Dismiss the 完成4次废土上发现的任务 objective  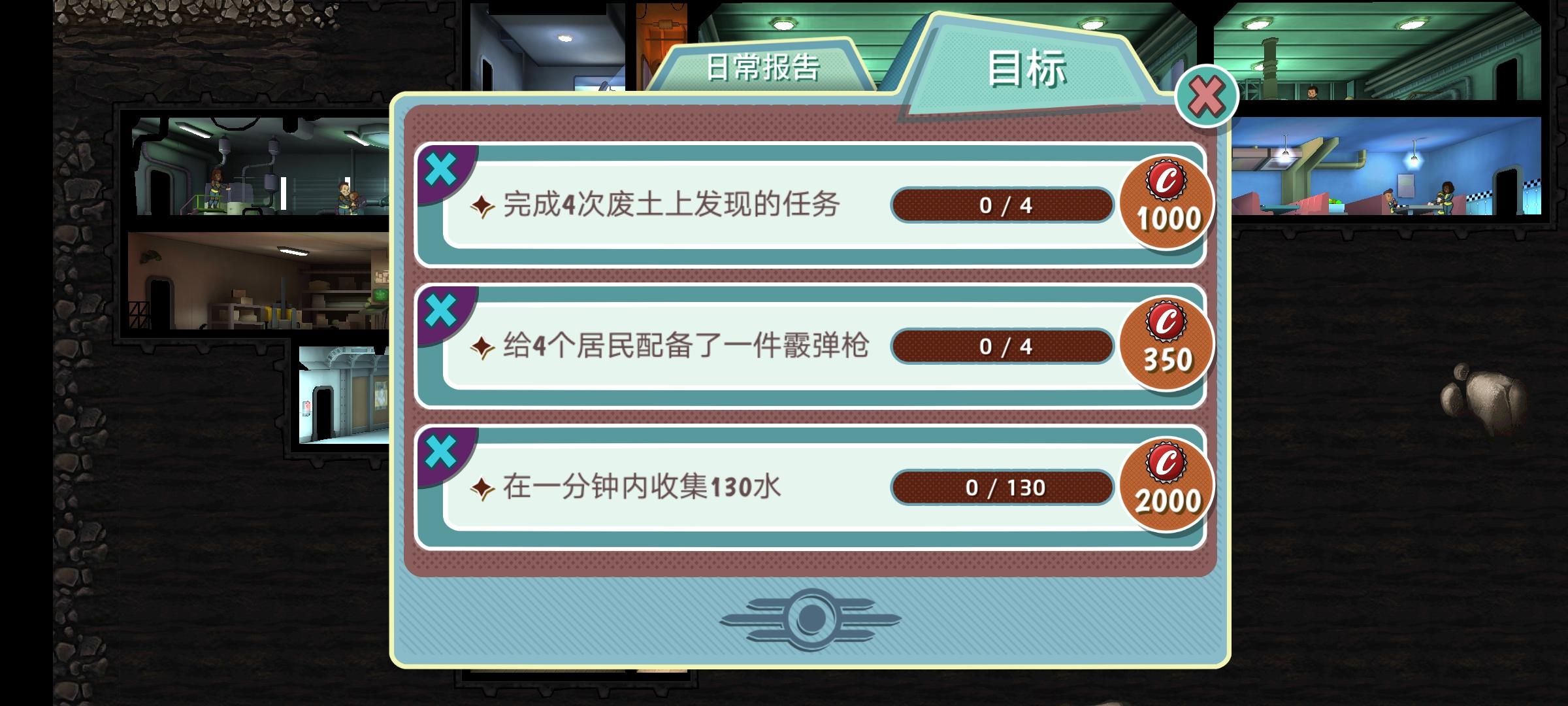click(442, 167)
